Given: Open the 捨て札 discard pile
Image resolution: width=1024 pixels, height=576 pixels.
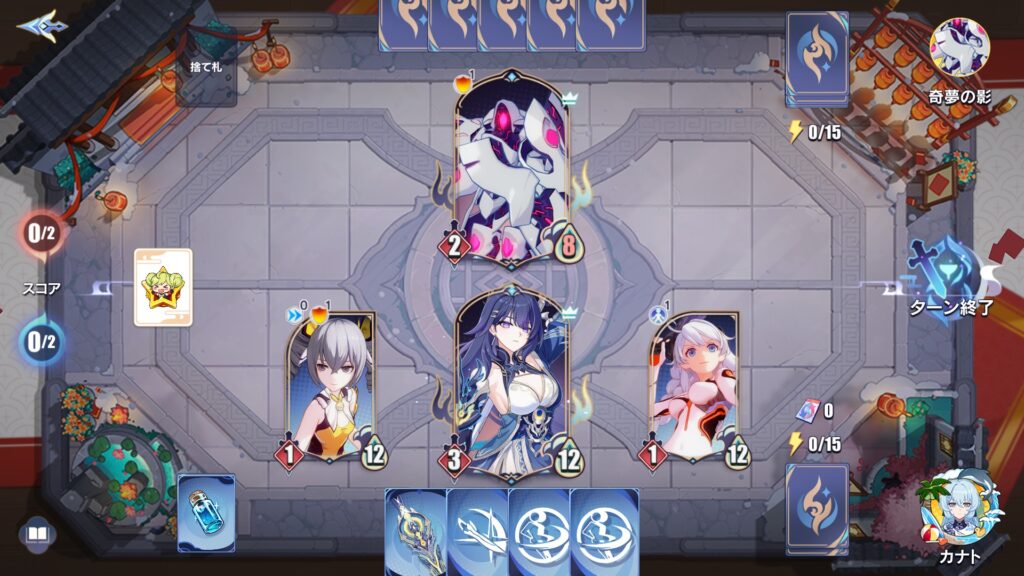Looking at the screenshot, I should (x=208, y=66).
